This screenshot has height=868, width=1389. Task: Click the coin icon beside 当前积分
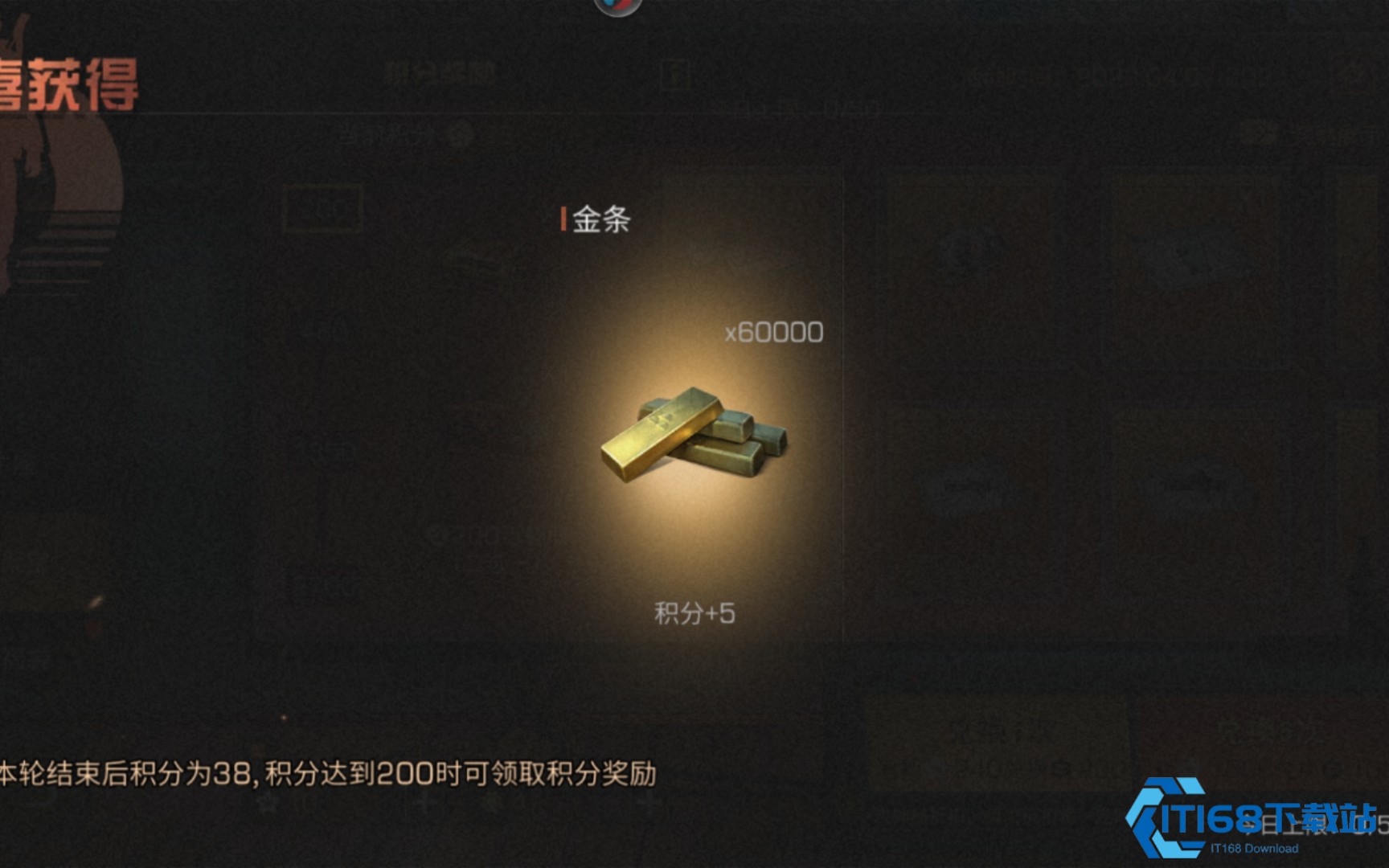(x=458, y=137)
